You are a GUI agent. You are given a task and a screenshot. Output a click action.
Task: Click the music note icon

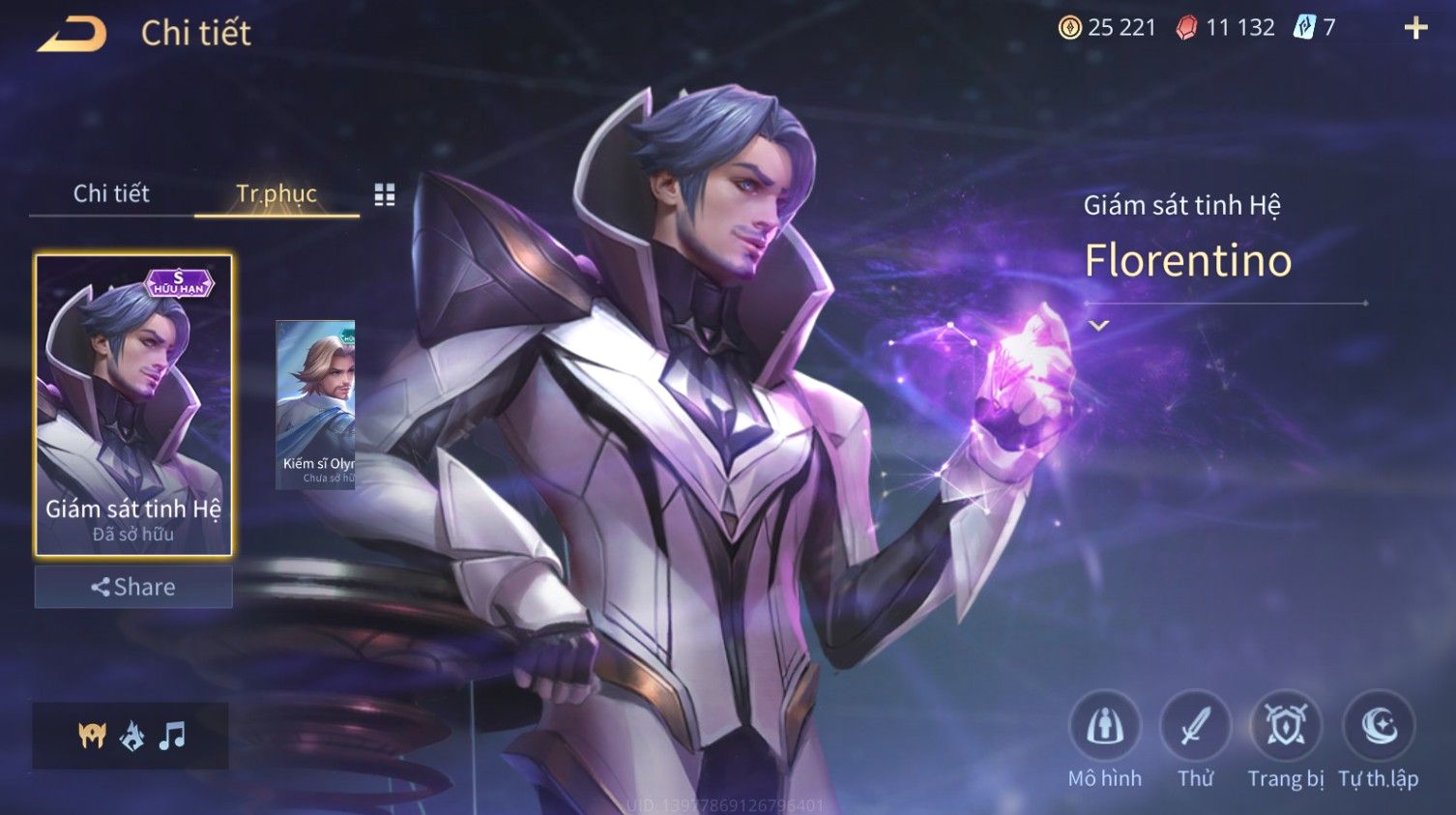coord(172,736)
